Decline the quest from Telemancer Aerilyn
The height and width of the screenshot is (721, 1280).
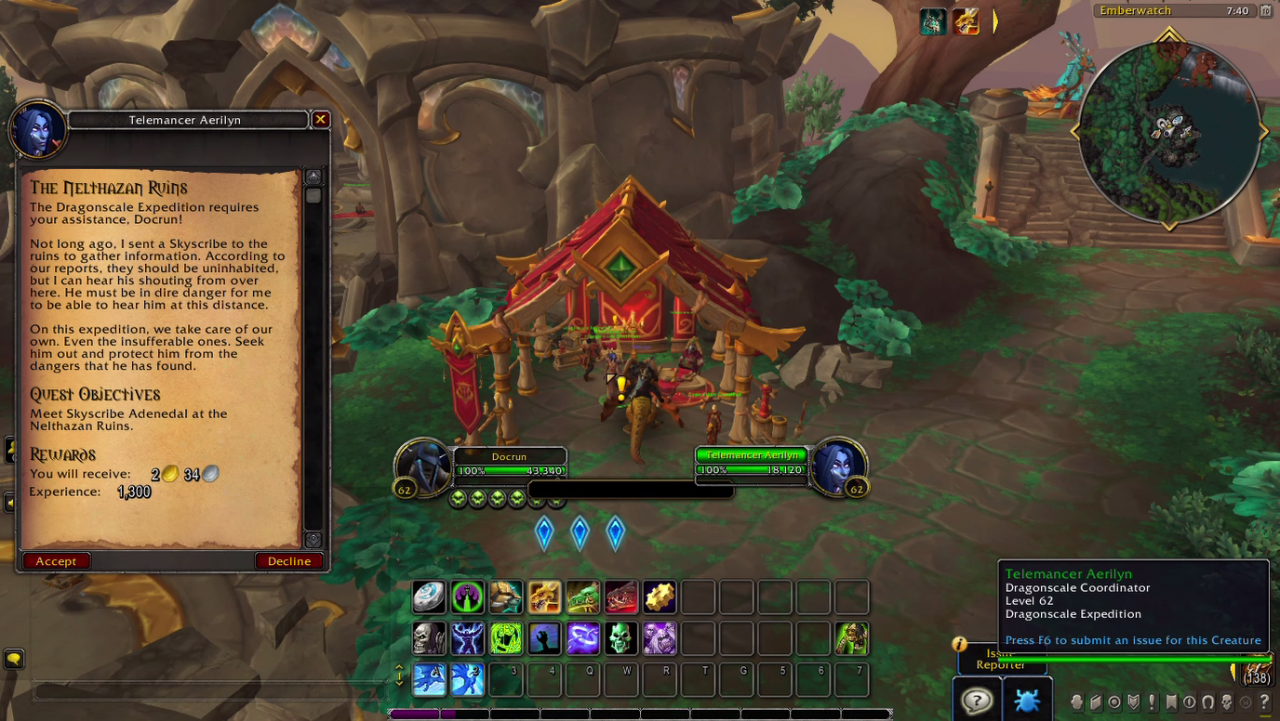pos(289,561)
